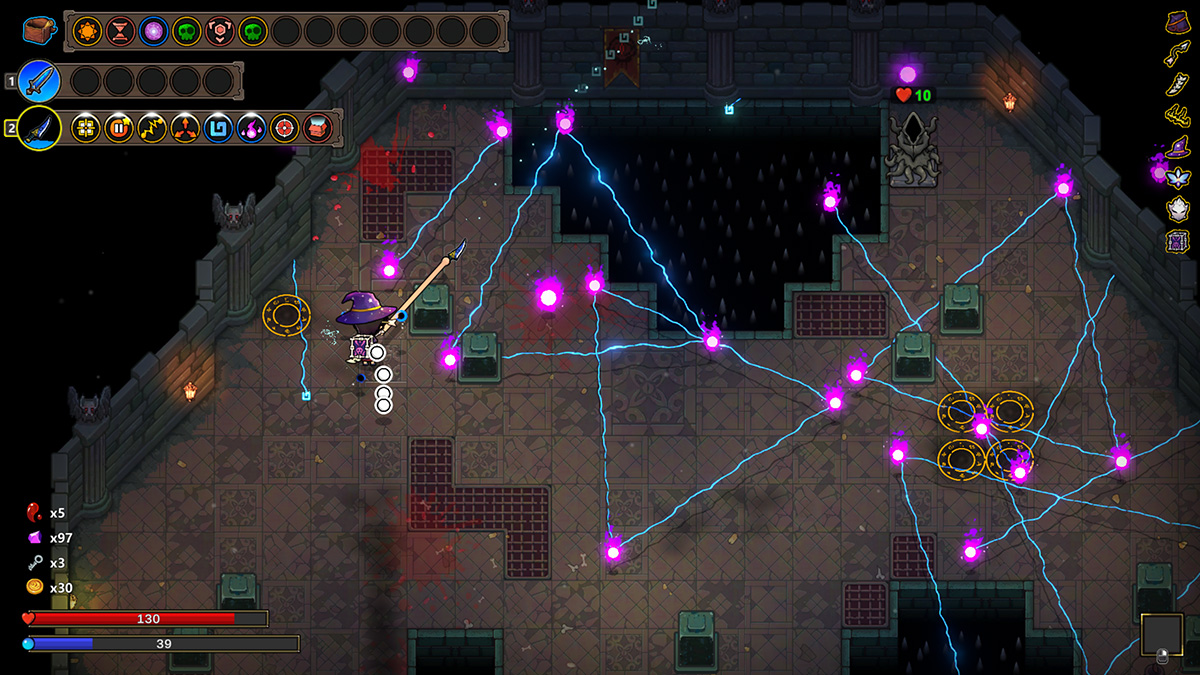Choose the chain lightning rune
The height and width of the screenshot is (675, 1200).
pyautogui.click(x=152, y=128)
